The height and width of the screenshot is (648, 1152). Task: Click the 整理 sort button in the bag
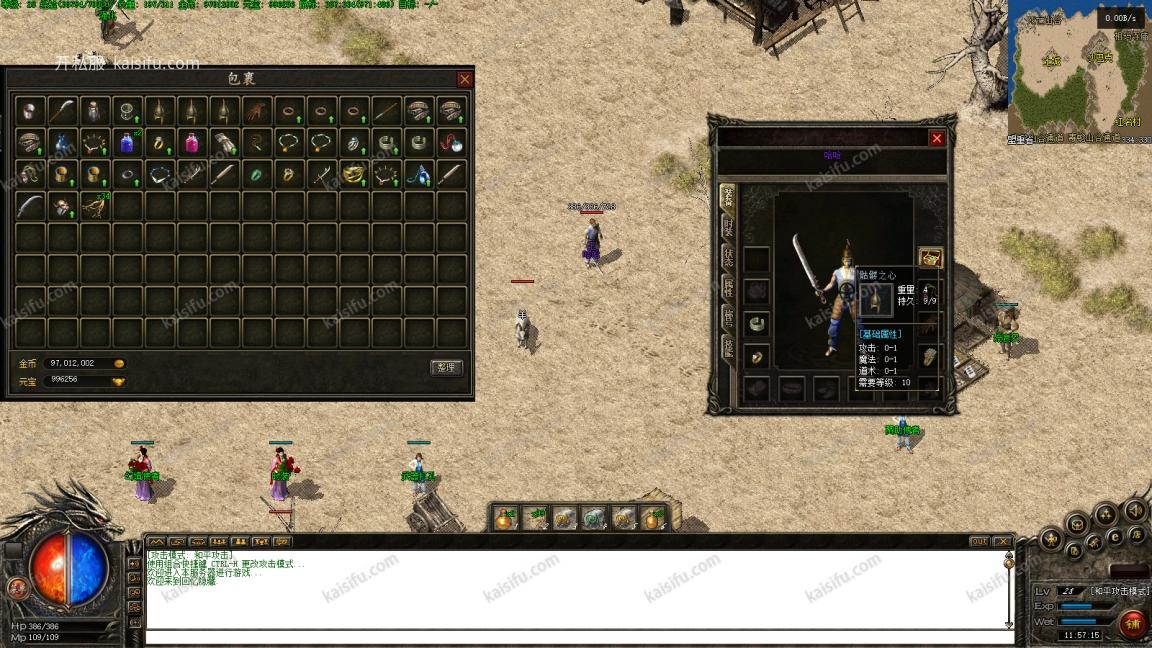tap(446, 368)
